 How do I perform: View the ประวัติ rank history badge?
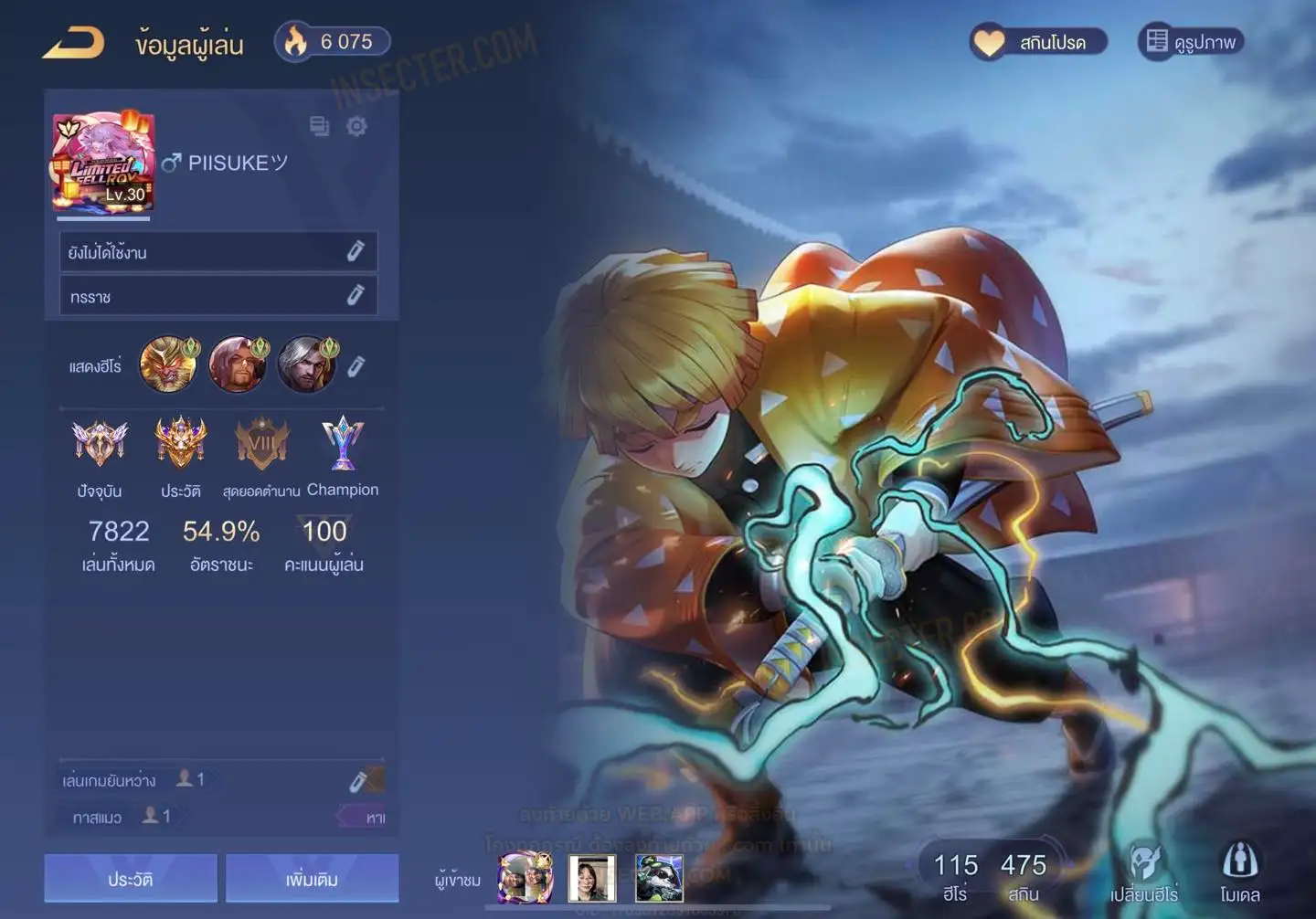181,443
